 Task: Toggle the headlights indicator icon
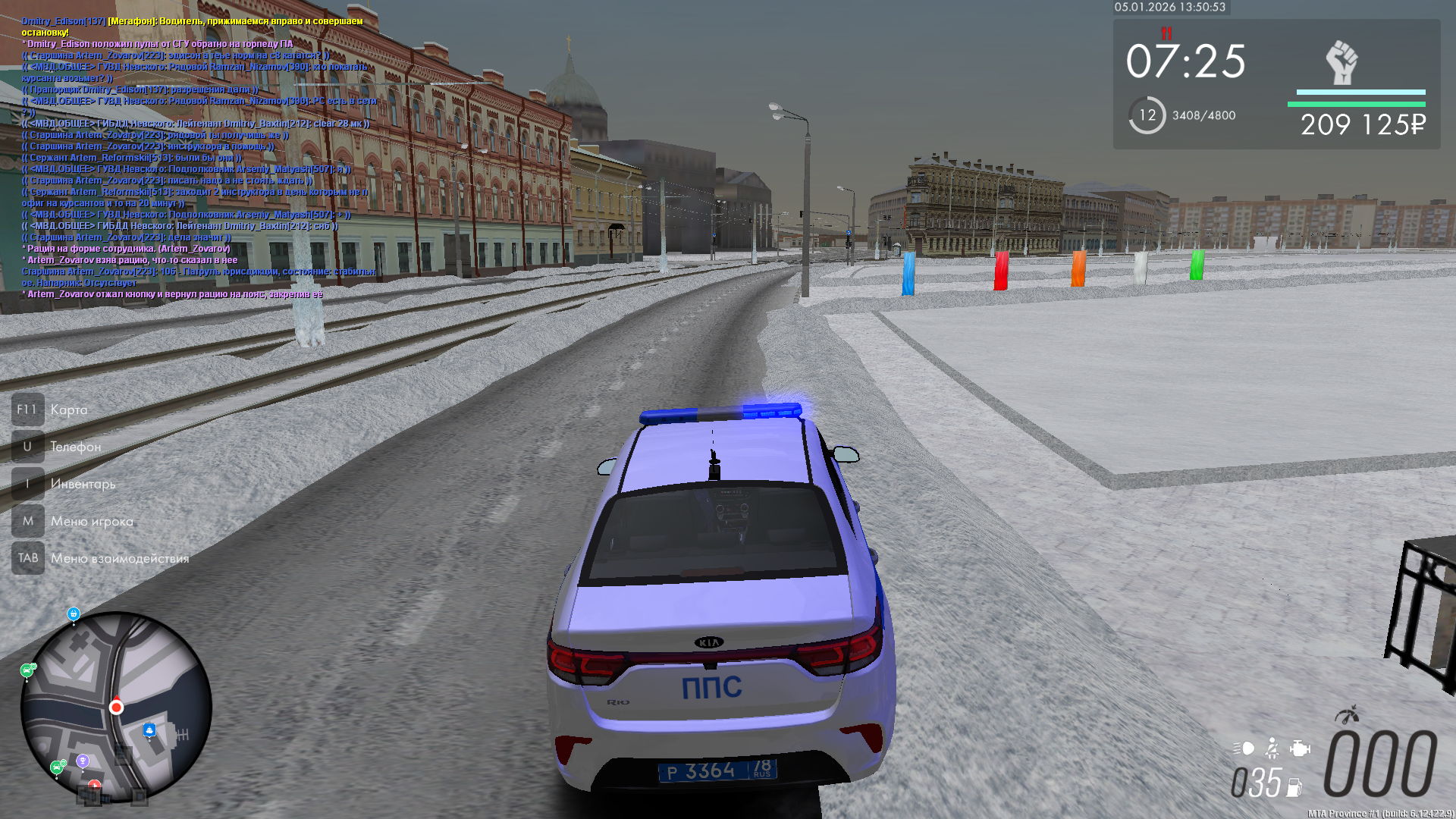(x=1244, y=748)
